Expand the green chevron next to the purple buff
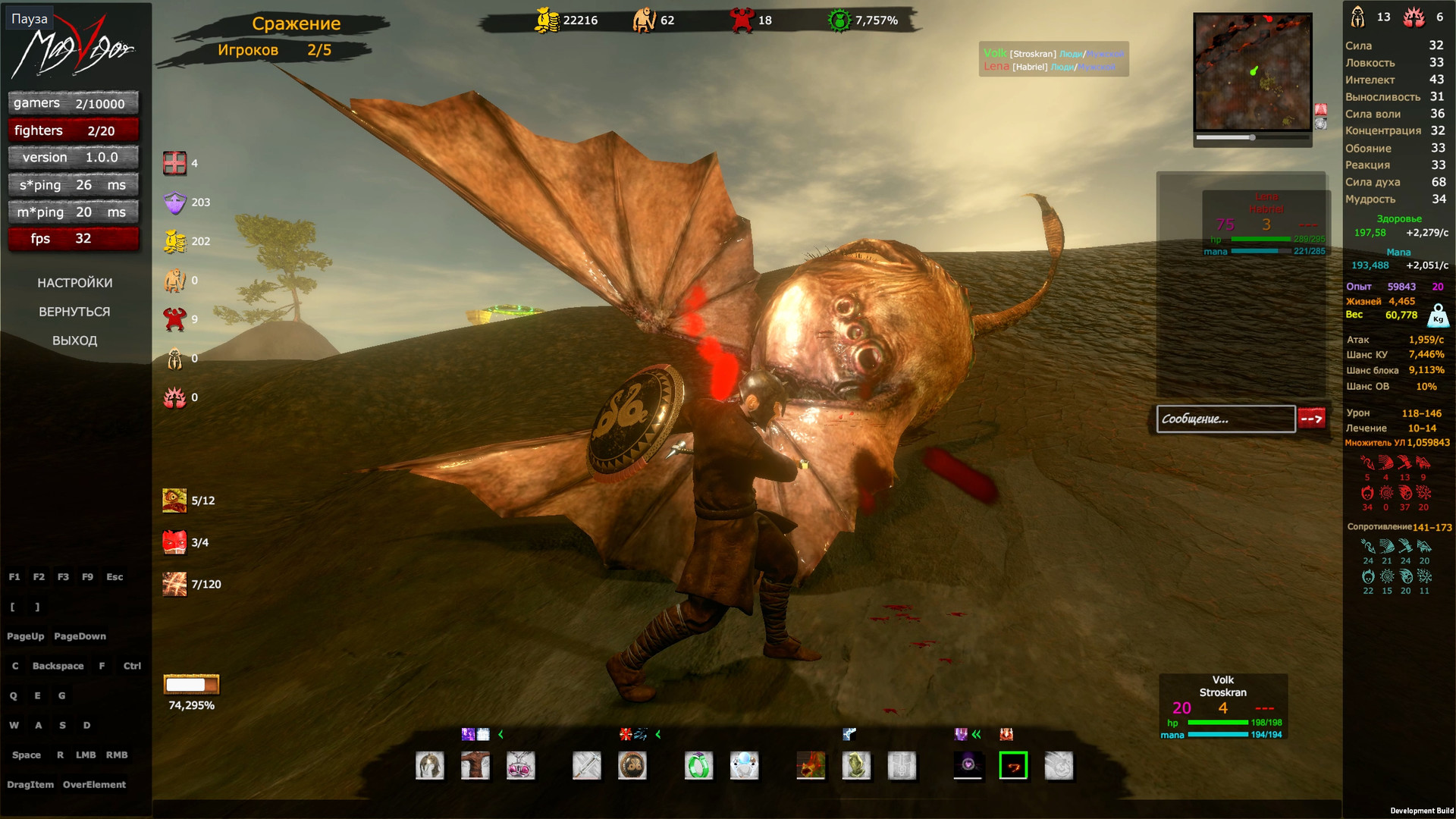The height and width of the screenshot is (819, 1456). pos(500,733)
